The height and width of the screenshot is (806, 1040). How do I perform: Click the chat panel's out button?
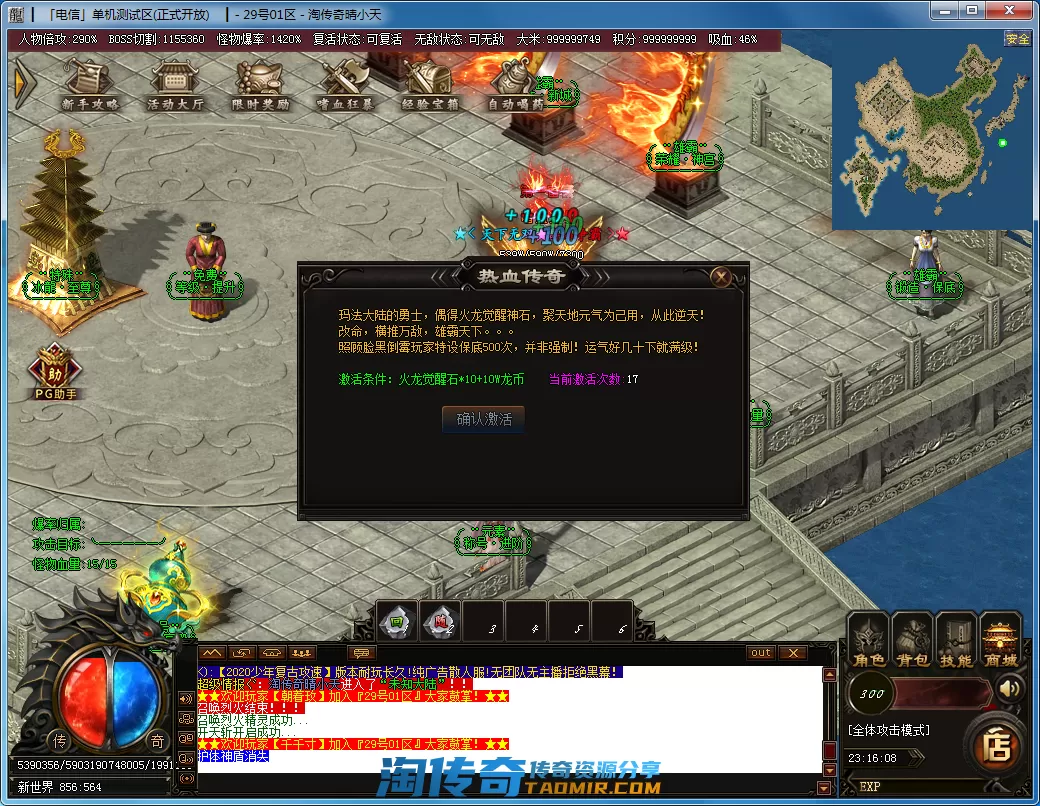(761, 653)
